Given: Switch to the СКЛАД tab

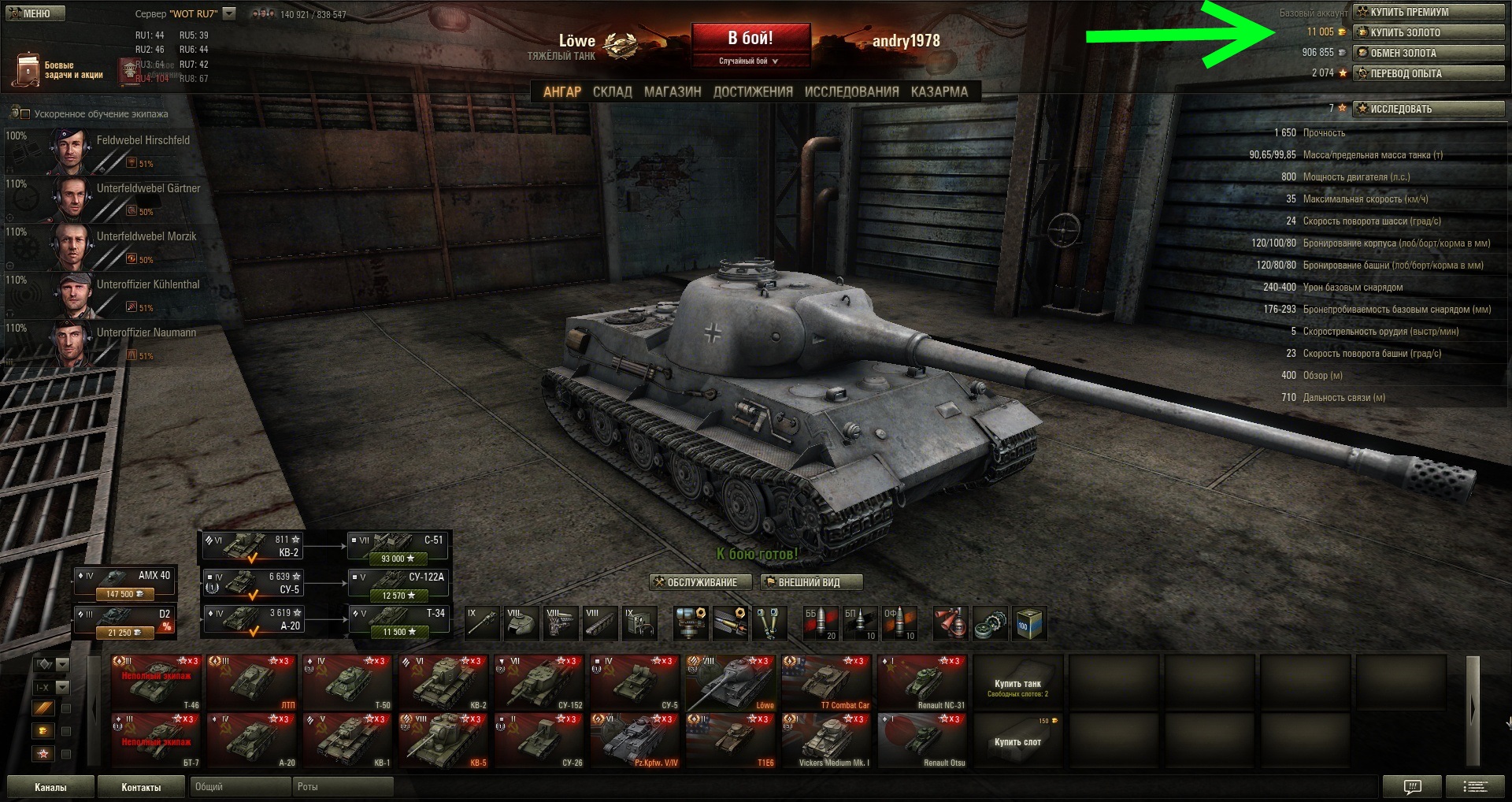Looking at the screenshot, I should (612, 91).
